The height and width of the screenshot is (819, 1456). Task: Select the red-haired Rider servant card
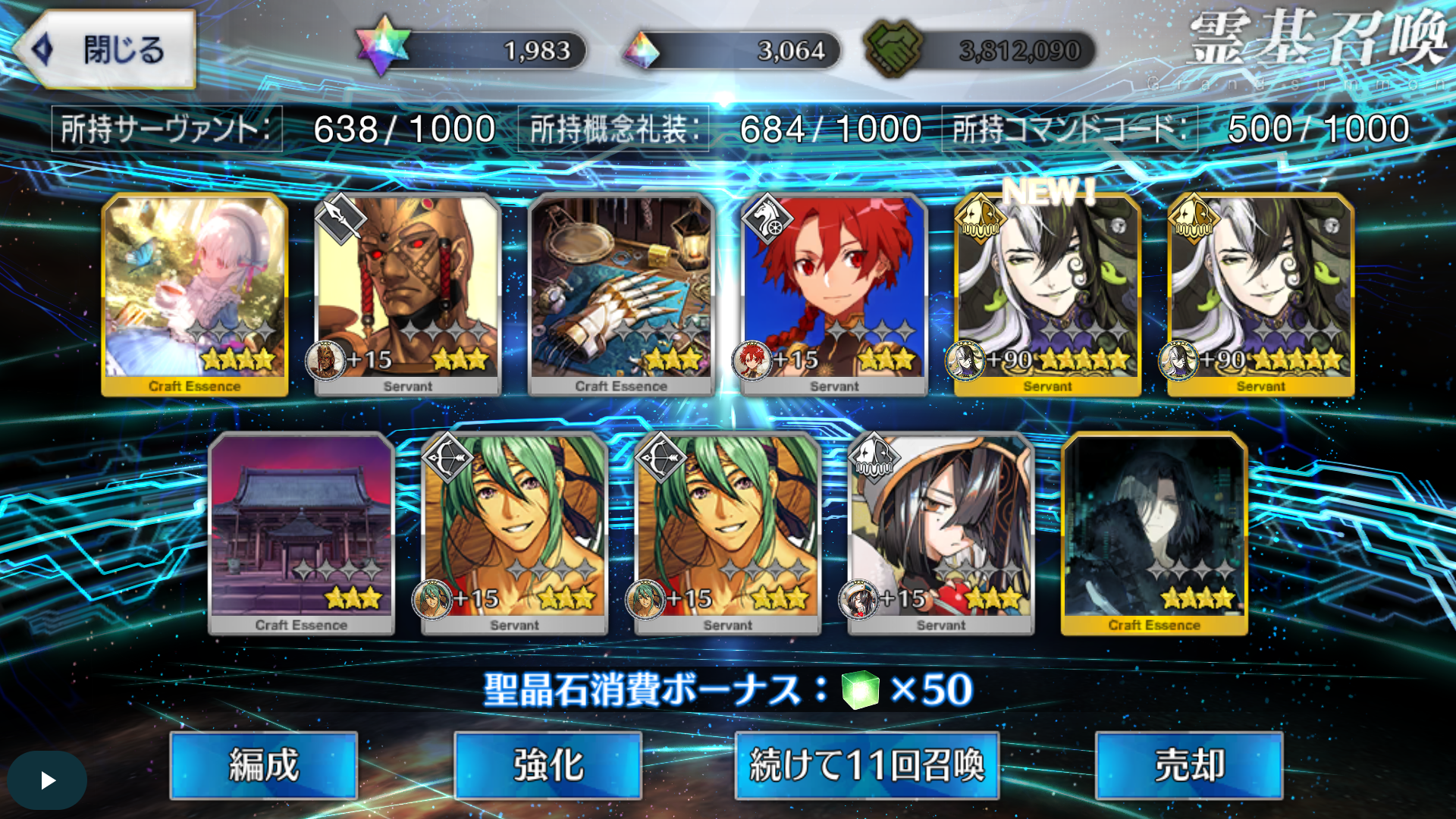pyautogui.click(x=834, y=293)
